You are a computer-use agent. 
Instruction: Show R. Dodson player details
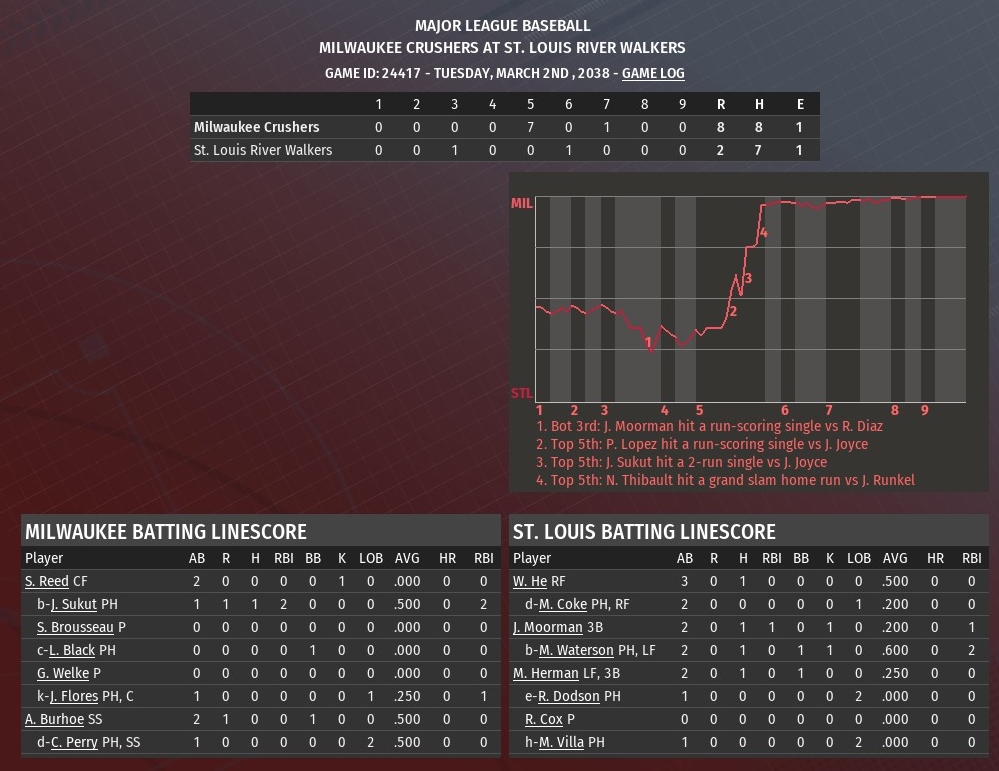click(566, 696)
